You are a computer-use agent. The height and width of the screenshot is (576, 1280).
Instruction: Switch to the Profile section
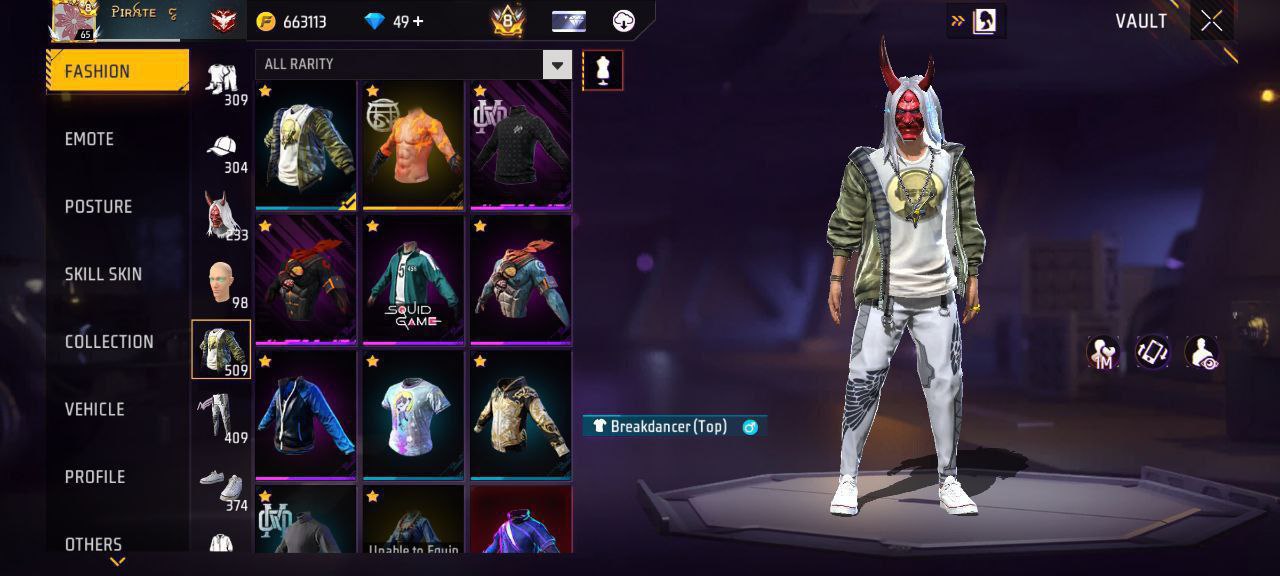95,477
